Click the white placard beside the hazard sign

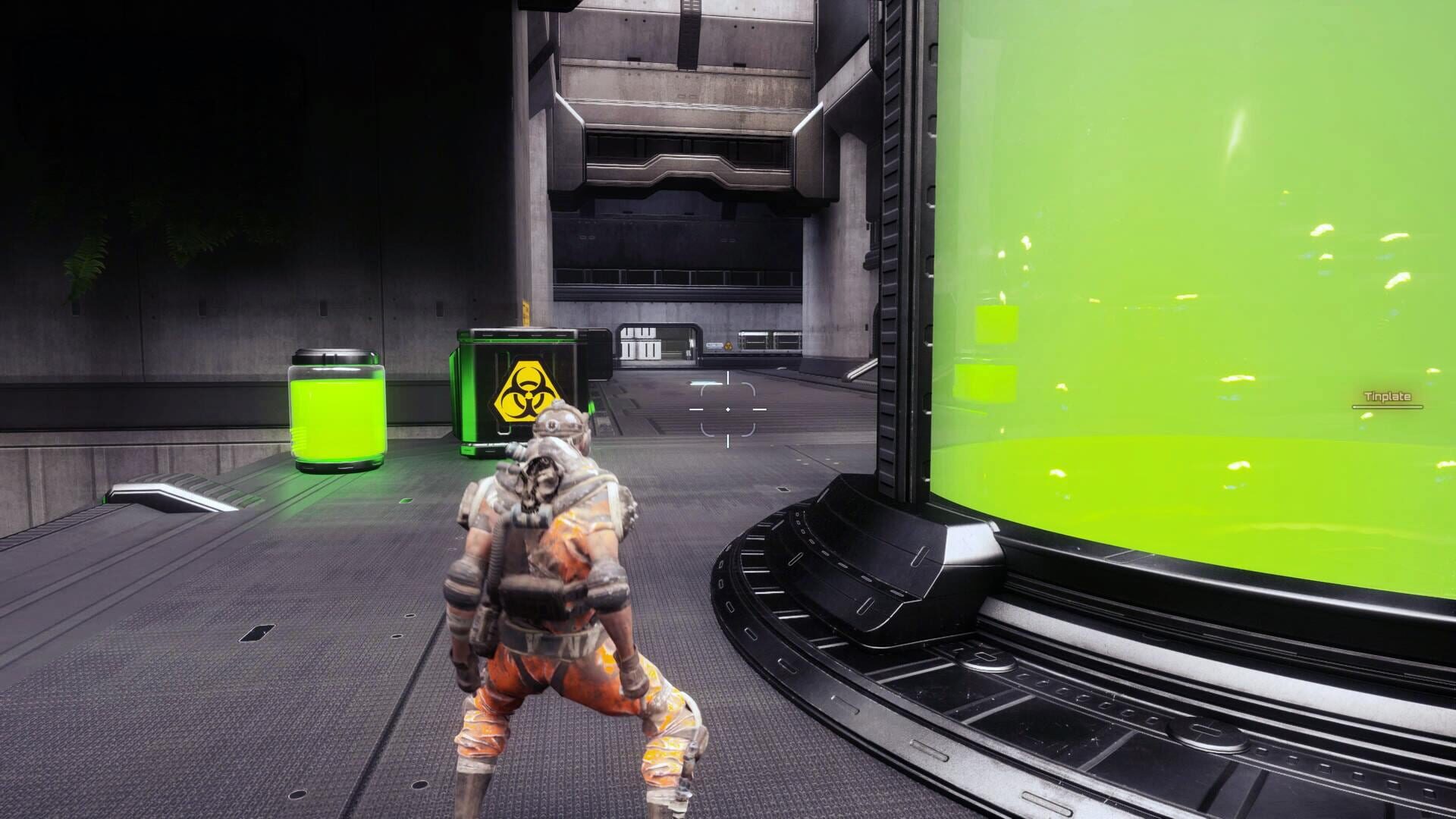(x=714, y=345)
